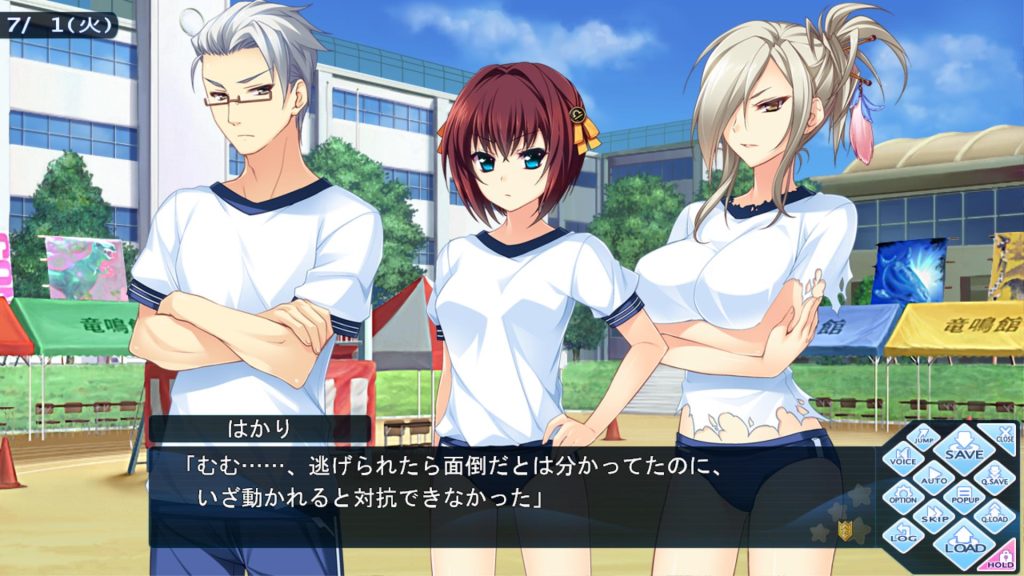The width and height of the screenshot is (1024, 576).
Task: Click the gold crest icon in the dialogue box
Action: (x=846, y=531)
